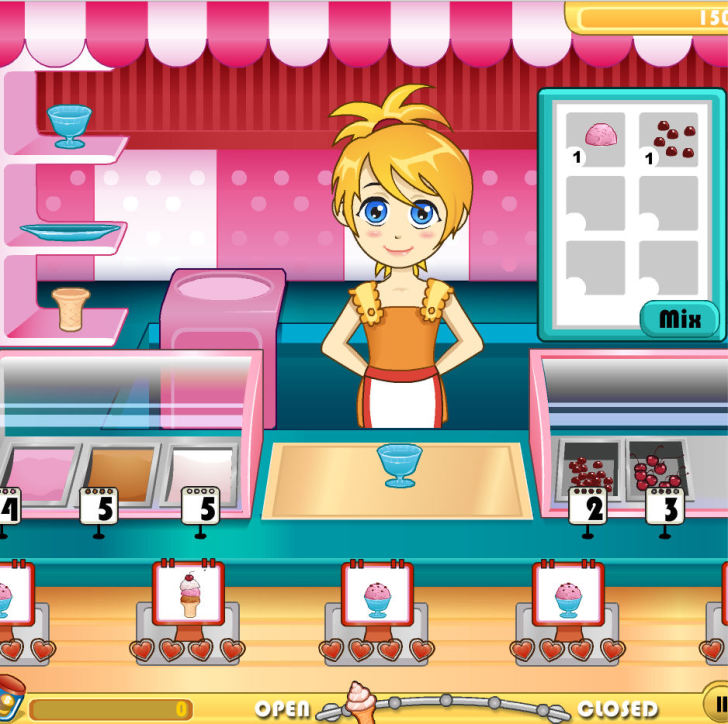Grab the red berries topping bin

tap(588, 468)
